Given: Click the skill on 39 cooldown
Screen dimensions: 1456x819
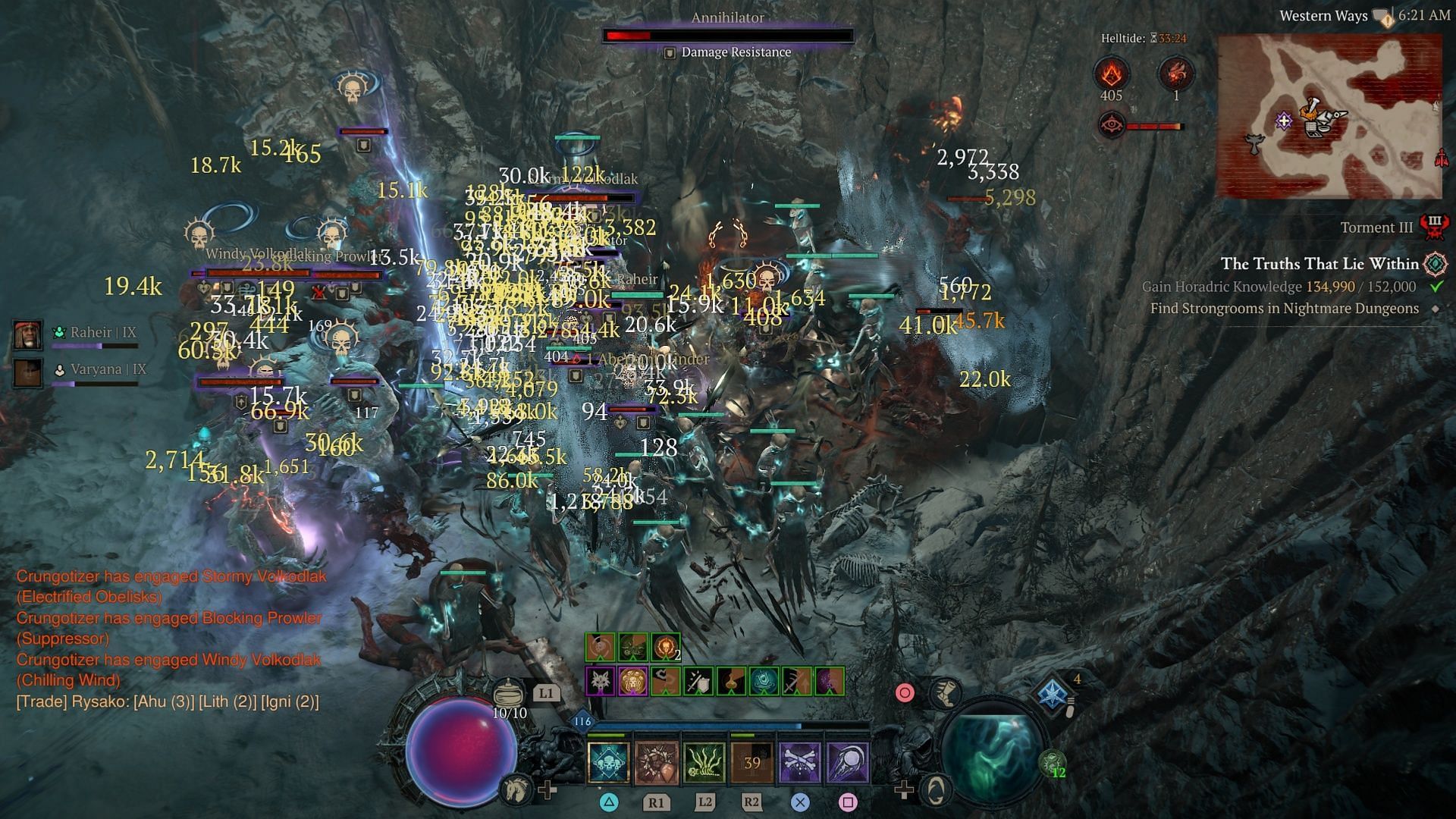Looking at the screenshot, I should [x=752, y=762].
